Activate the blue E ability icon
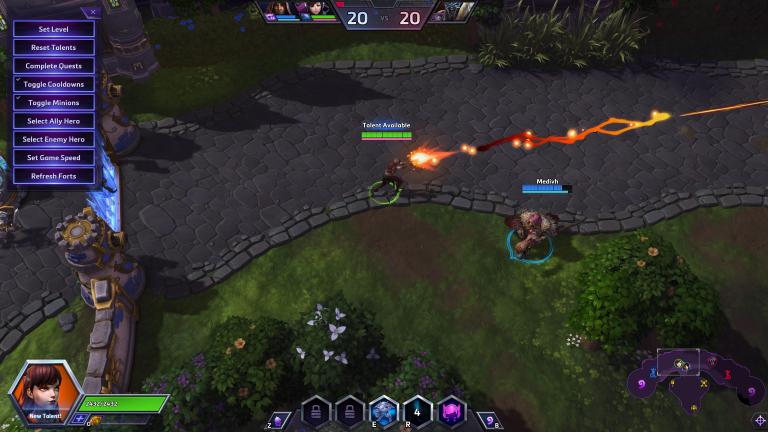Viewport: 768px width, 432px height. pyautogui.click(x=384, y=410)
